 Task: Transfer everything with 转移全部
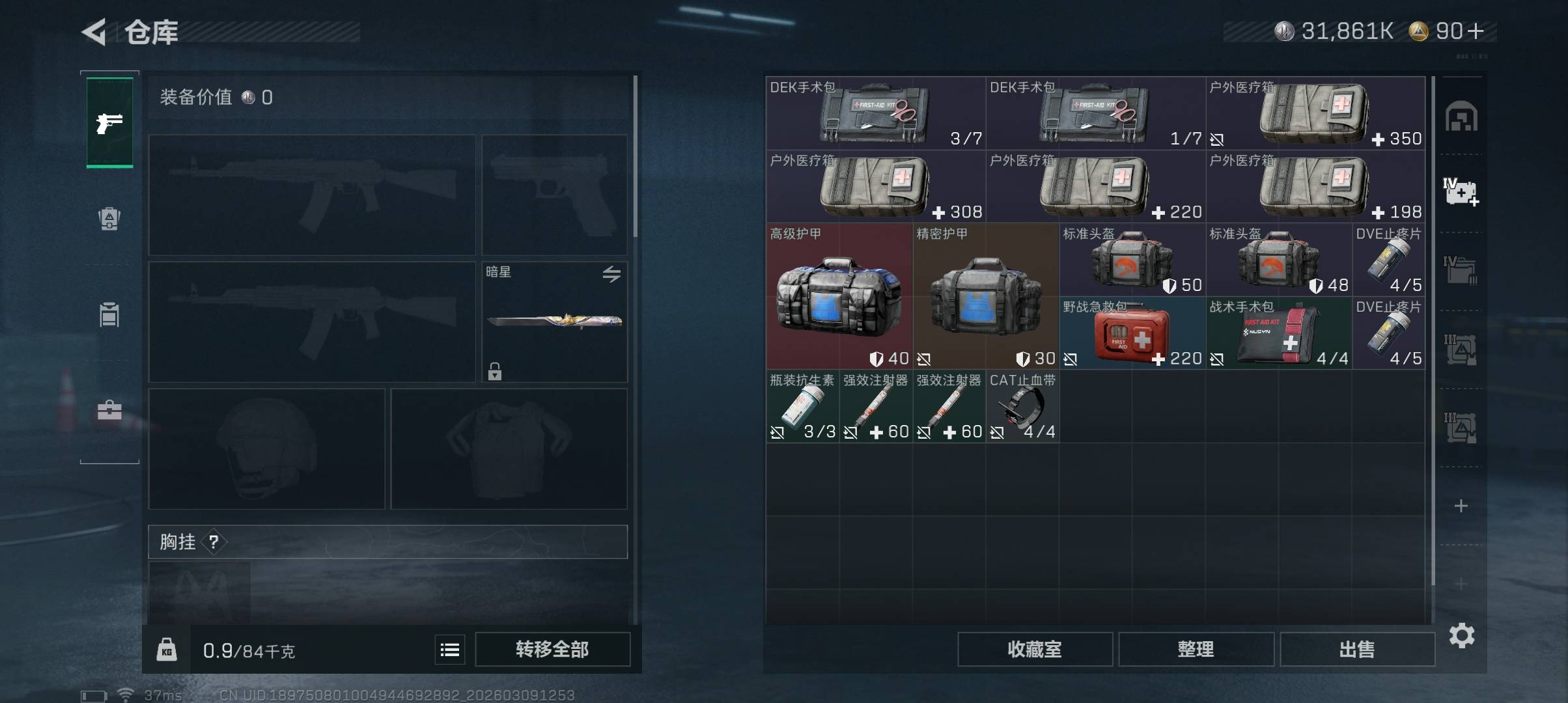pyautogui.click(x=552, y=649)
